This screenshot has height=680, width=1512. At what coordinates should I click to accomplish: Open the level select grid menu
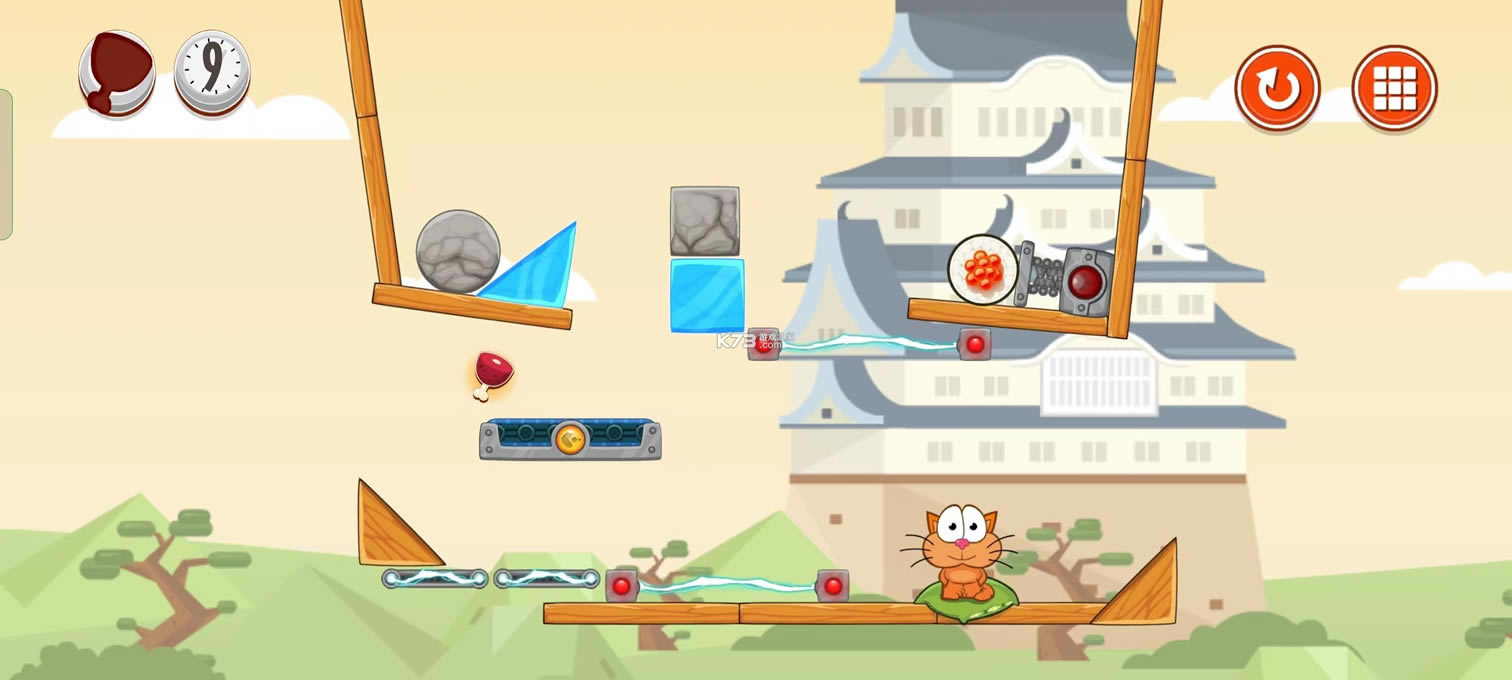coord(1394,89)
